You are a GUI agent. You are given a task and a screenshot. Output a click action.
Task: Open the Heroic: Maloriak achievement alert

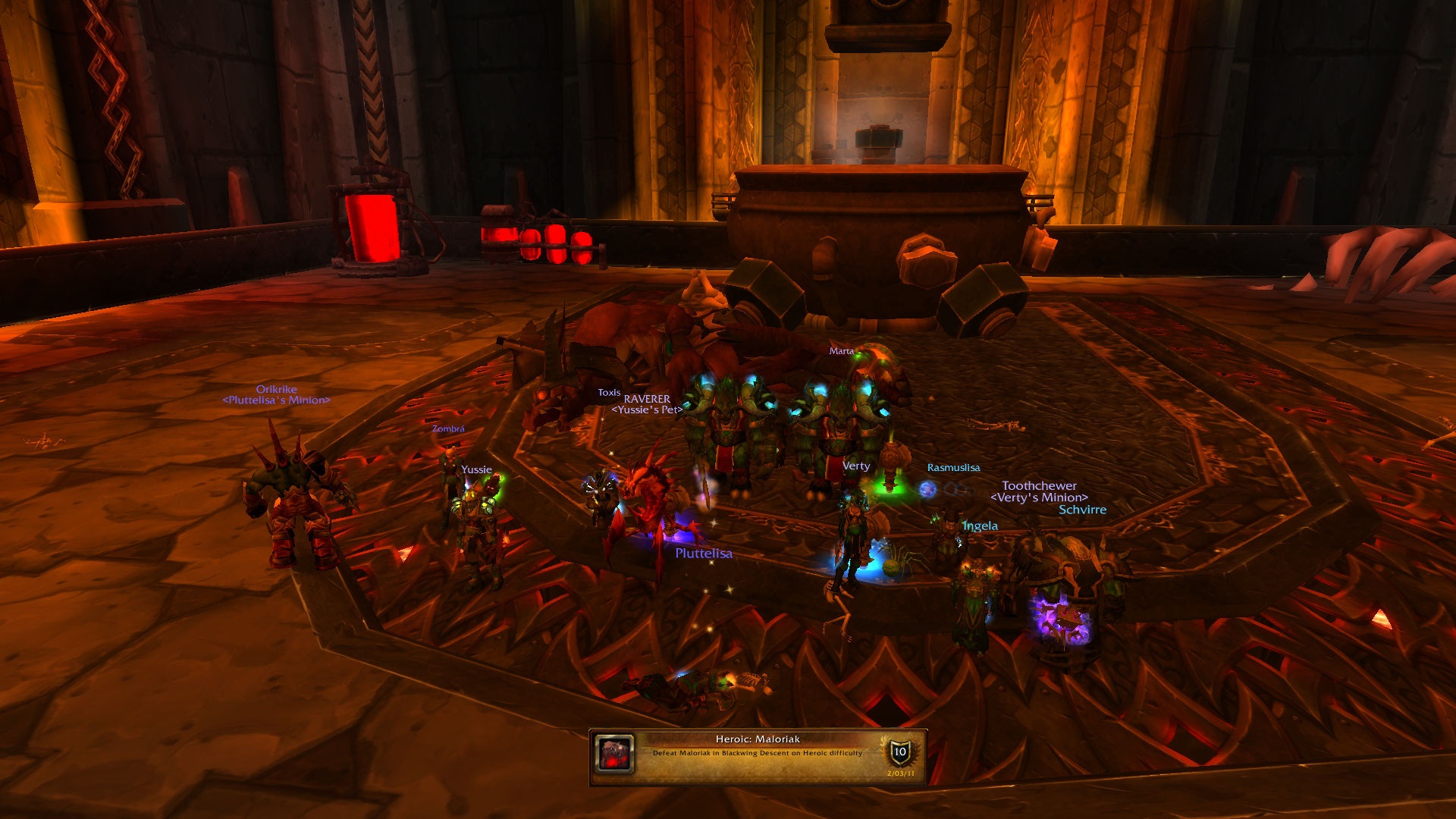click(x=758, y=755)
